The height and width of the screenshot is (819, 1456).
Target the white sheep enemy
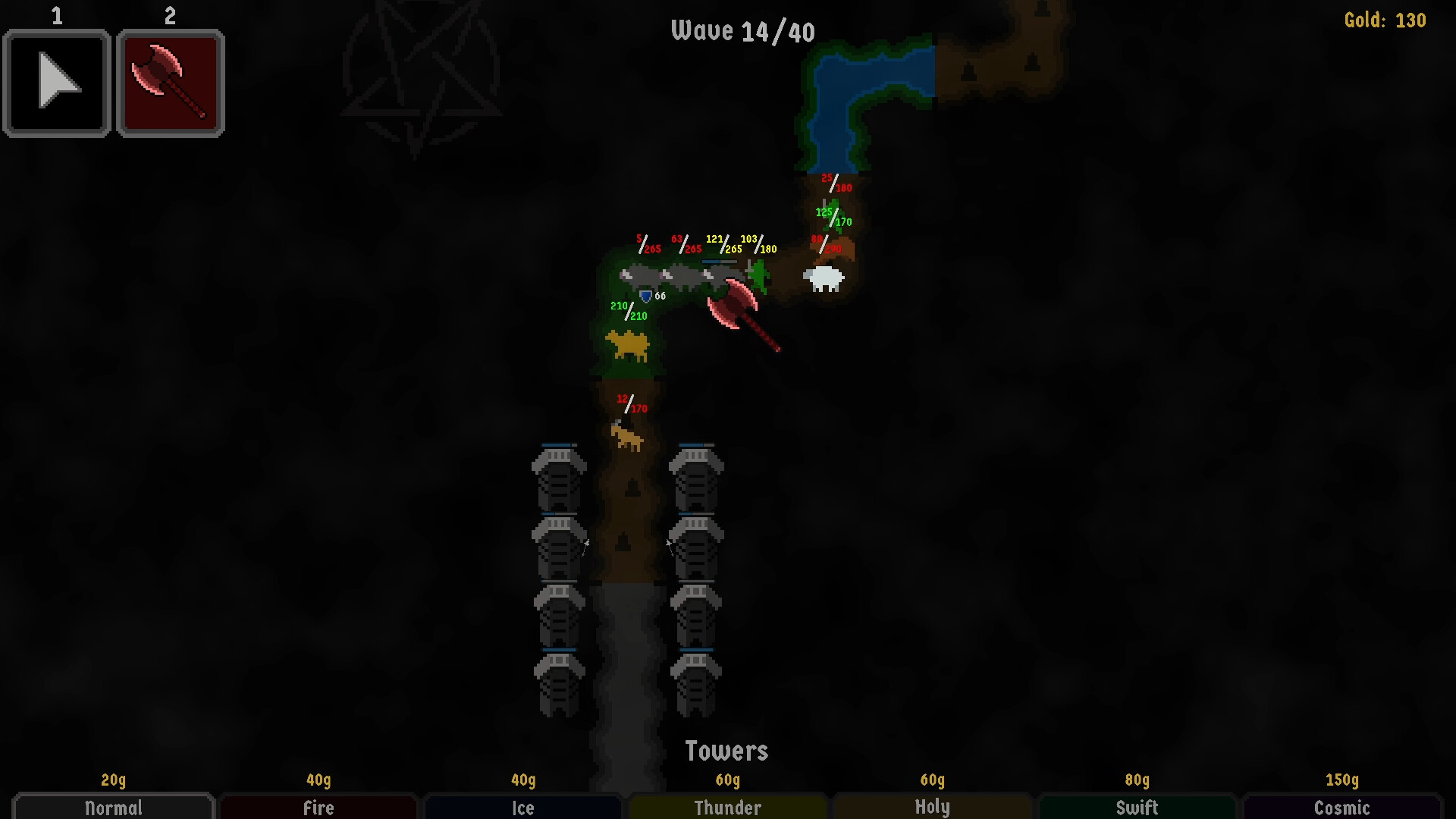[823, 279]
